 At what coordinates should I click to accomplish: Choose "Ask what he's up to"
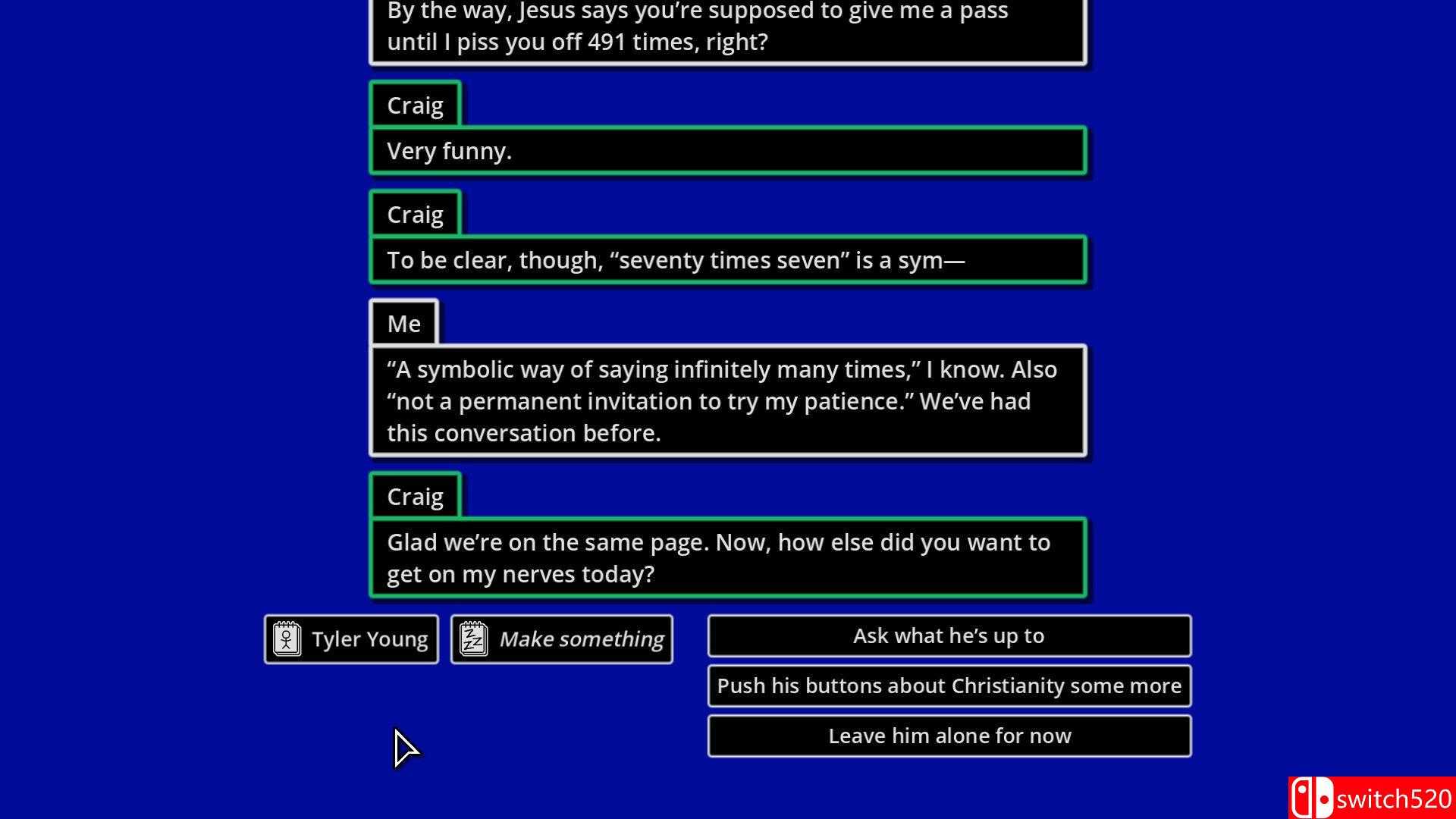pyautogui.click(x=949, y=635)
